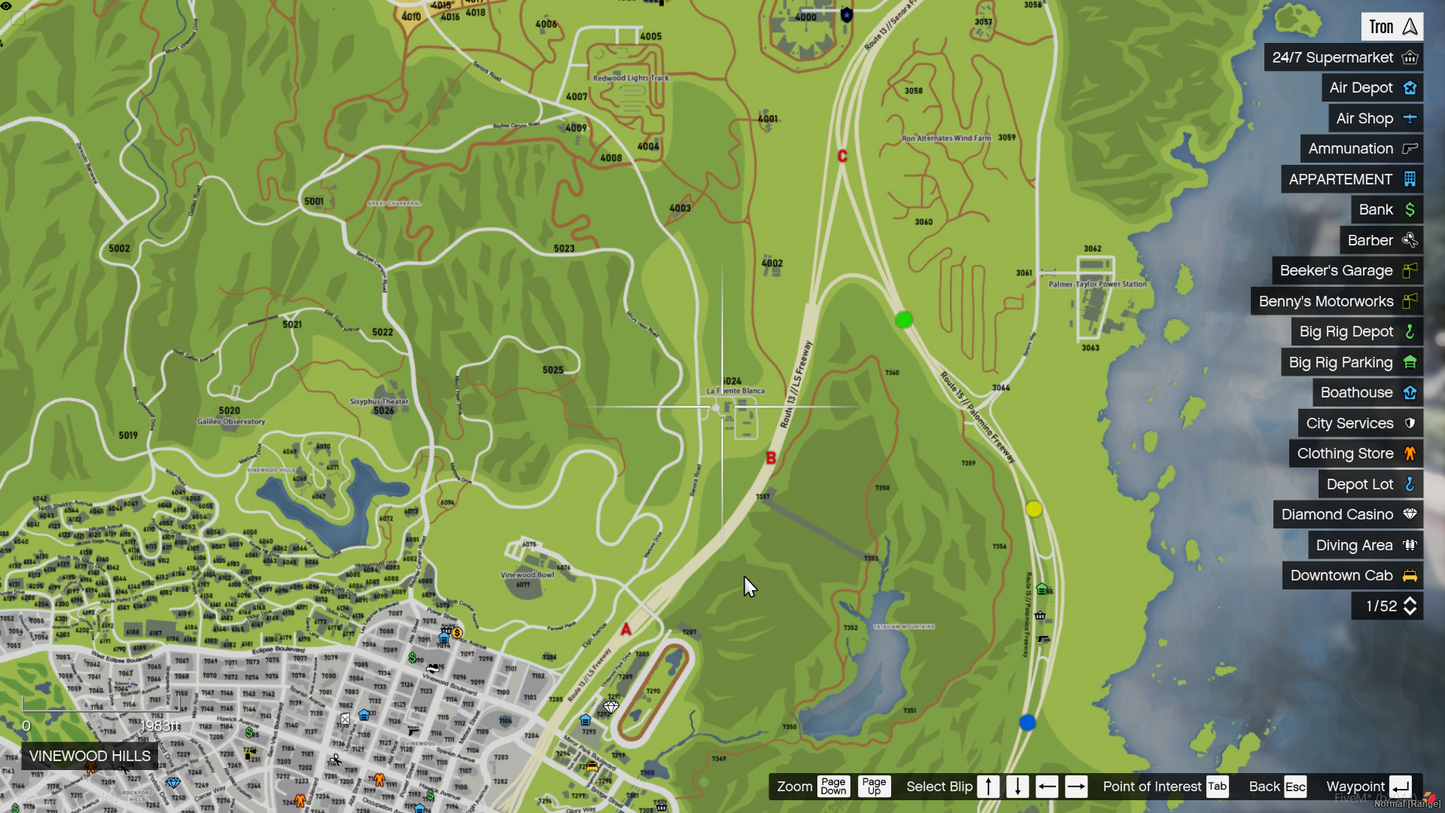This screenshot has height=813, width=1445.
Task: Pick the Ammunation legend entry
Action: click(x=1361, y=149)
